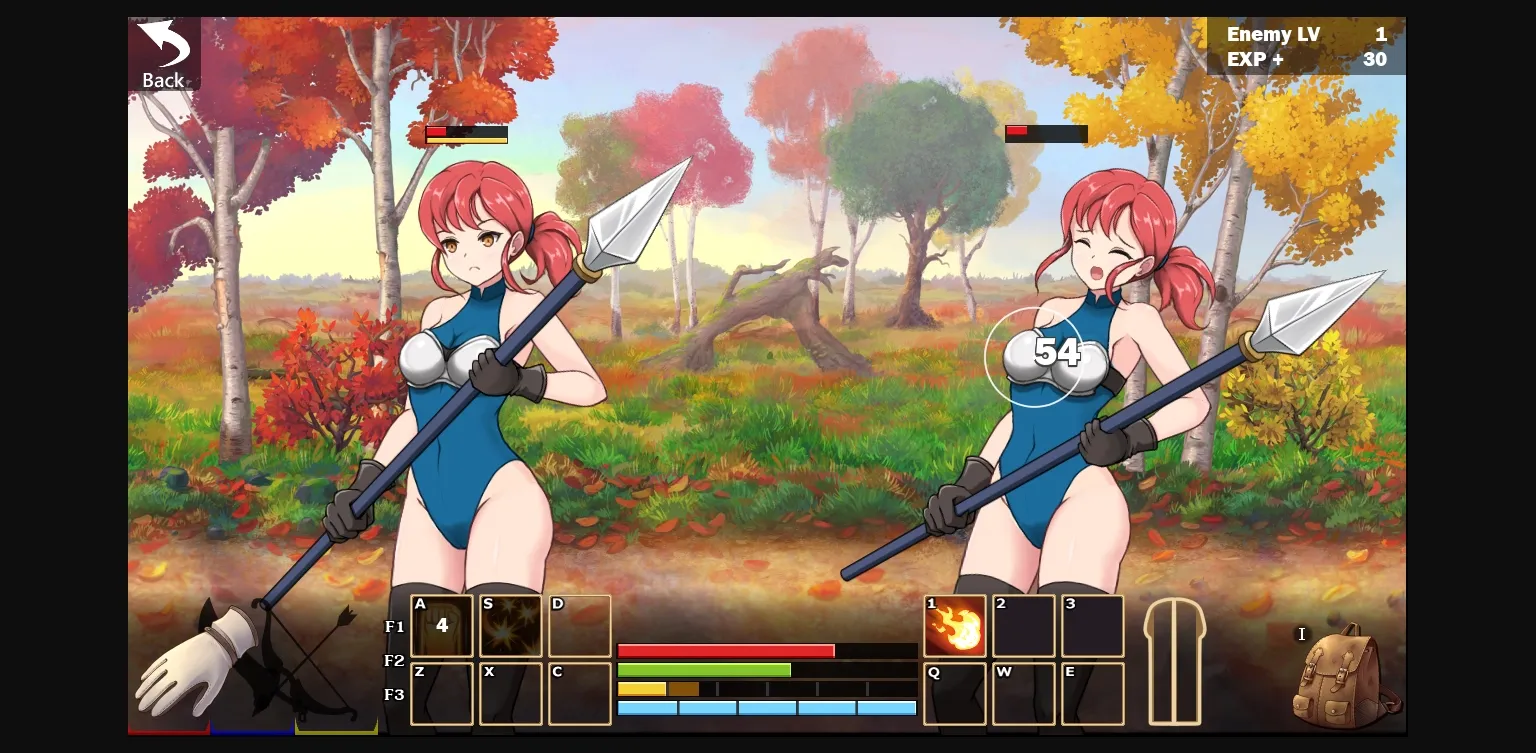Select the empty spell slot E
The height and width of the screenshot is (753, 1536).
[x=1093, y=693]
